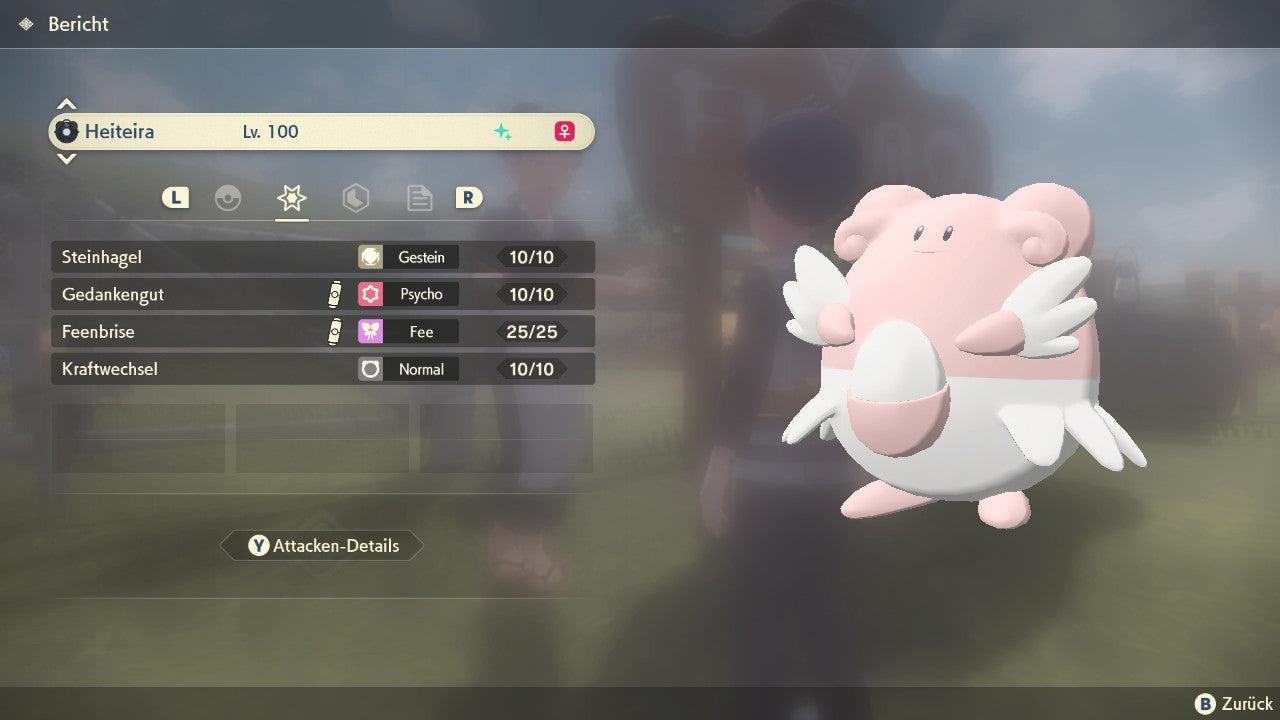Select the Gedankengut move row
Image resolution: width=1280 pixels, height=720 pixels.
click(x=322, y=294)
